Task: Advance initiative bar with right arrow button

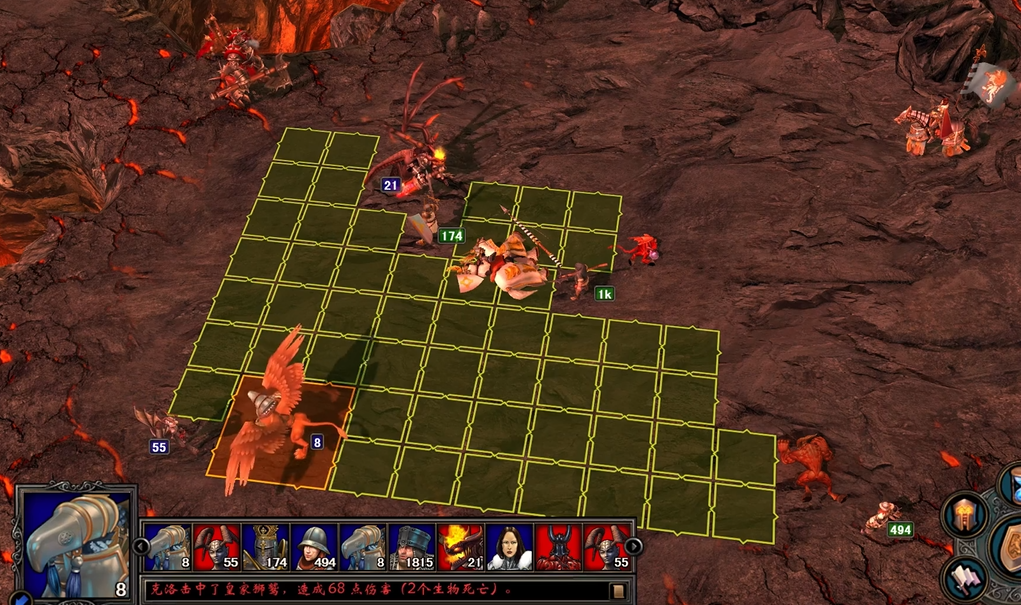Action: click(634, 546)
